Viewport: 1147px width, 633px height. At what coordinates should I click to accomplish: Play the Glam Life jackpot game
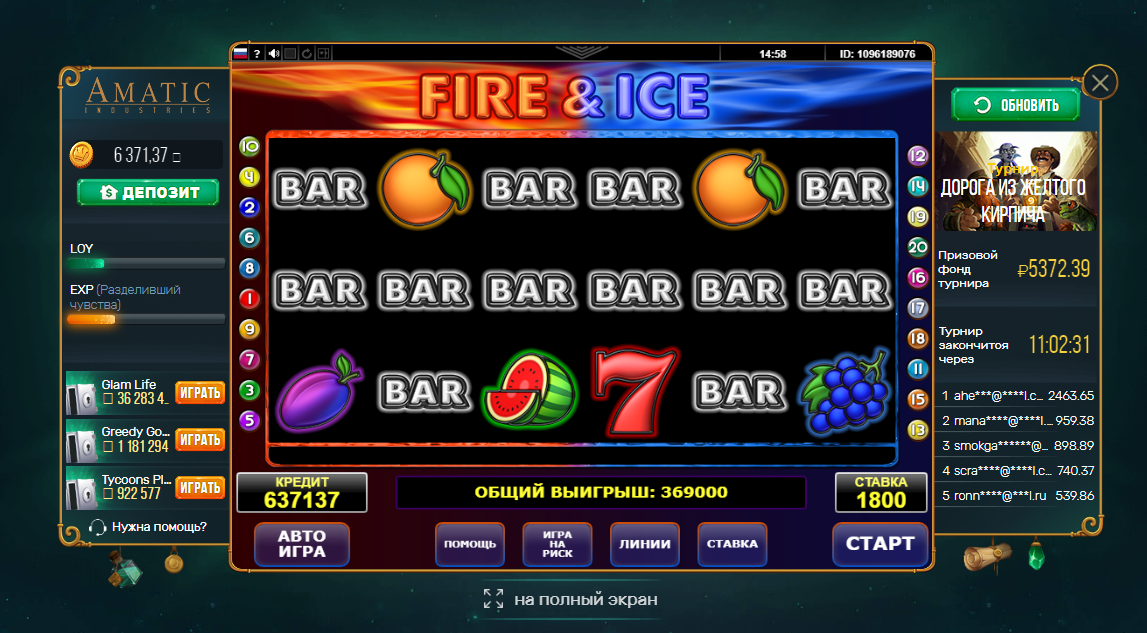tap(200, 392)
